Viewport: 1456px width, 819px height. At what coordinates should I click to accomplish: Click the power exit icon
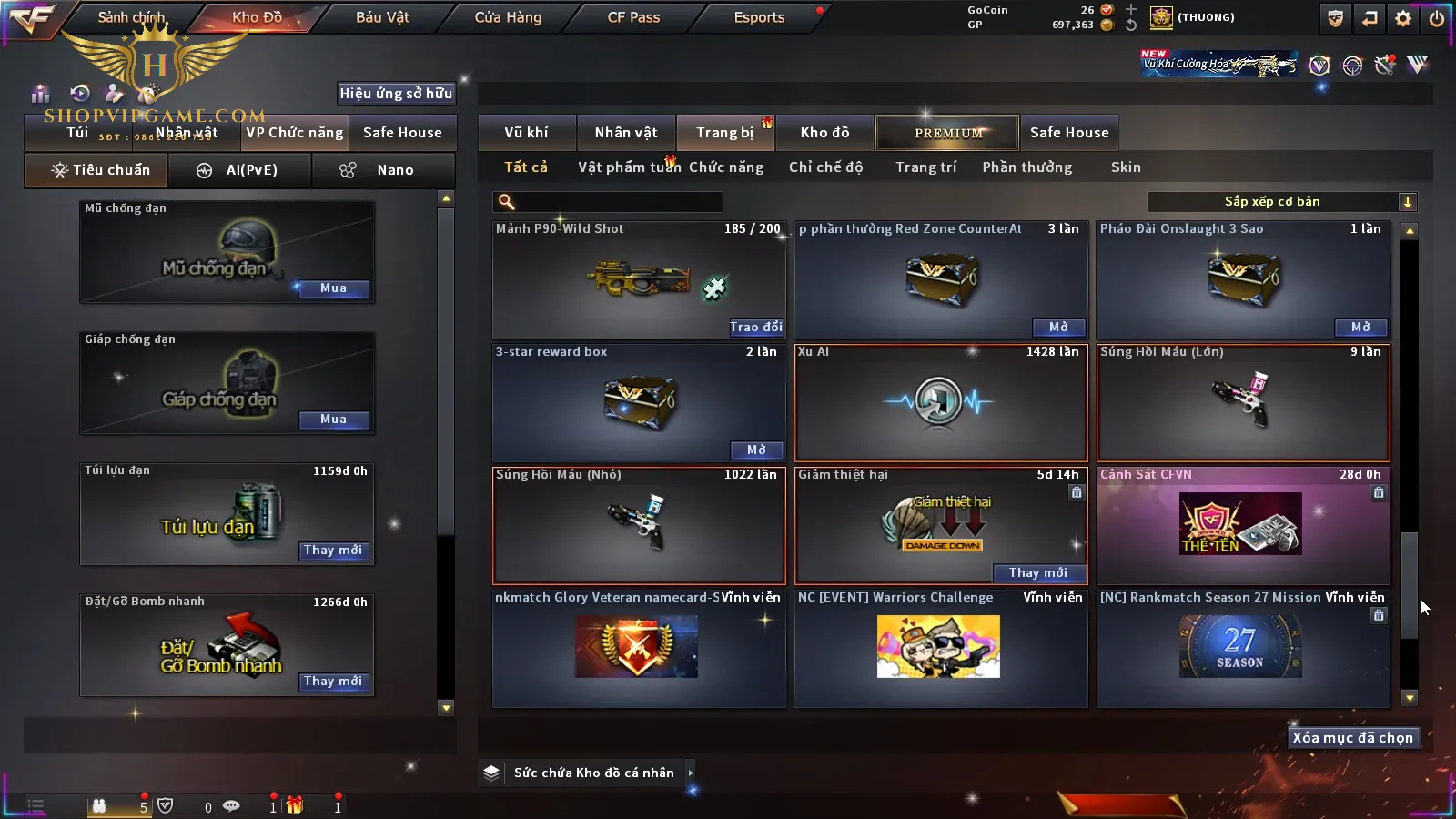point(1437,18)
